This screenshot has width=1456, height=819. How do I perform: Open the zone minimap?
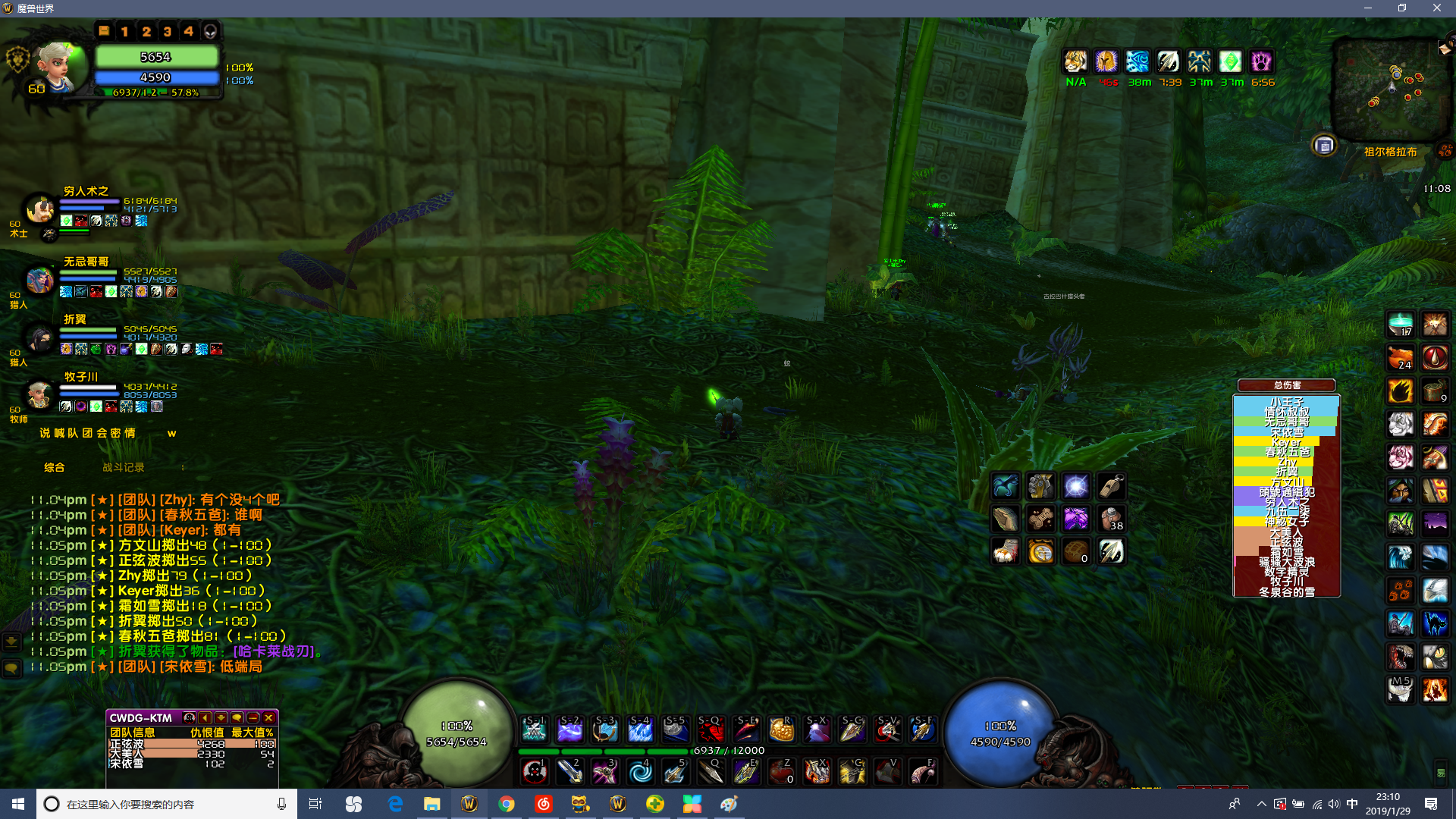coord(1388,89)
